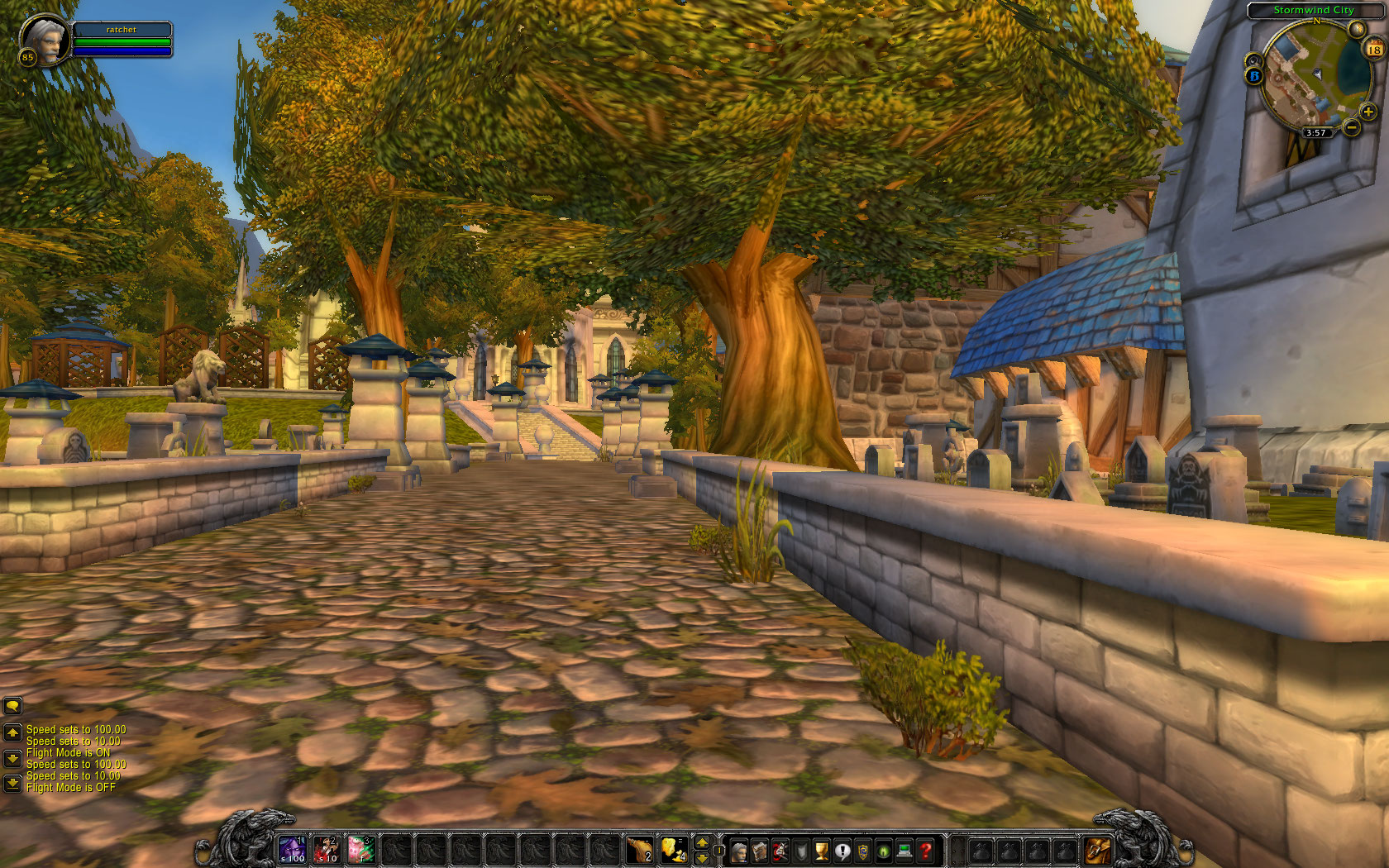1389x868 pixels.
Task: Open achievements with the gold trophy icon
Action: tap(822, 850)
